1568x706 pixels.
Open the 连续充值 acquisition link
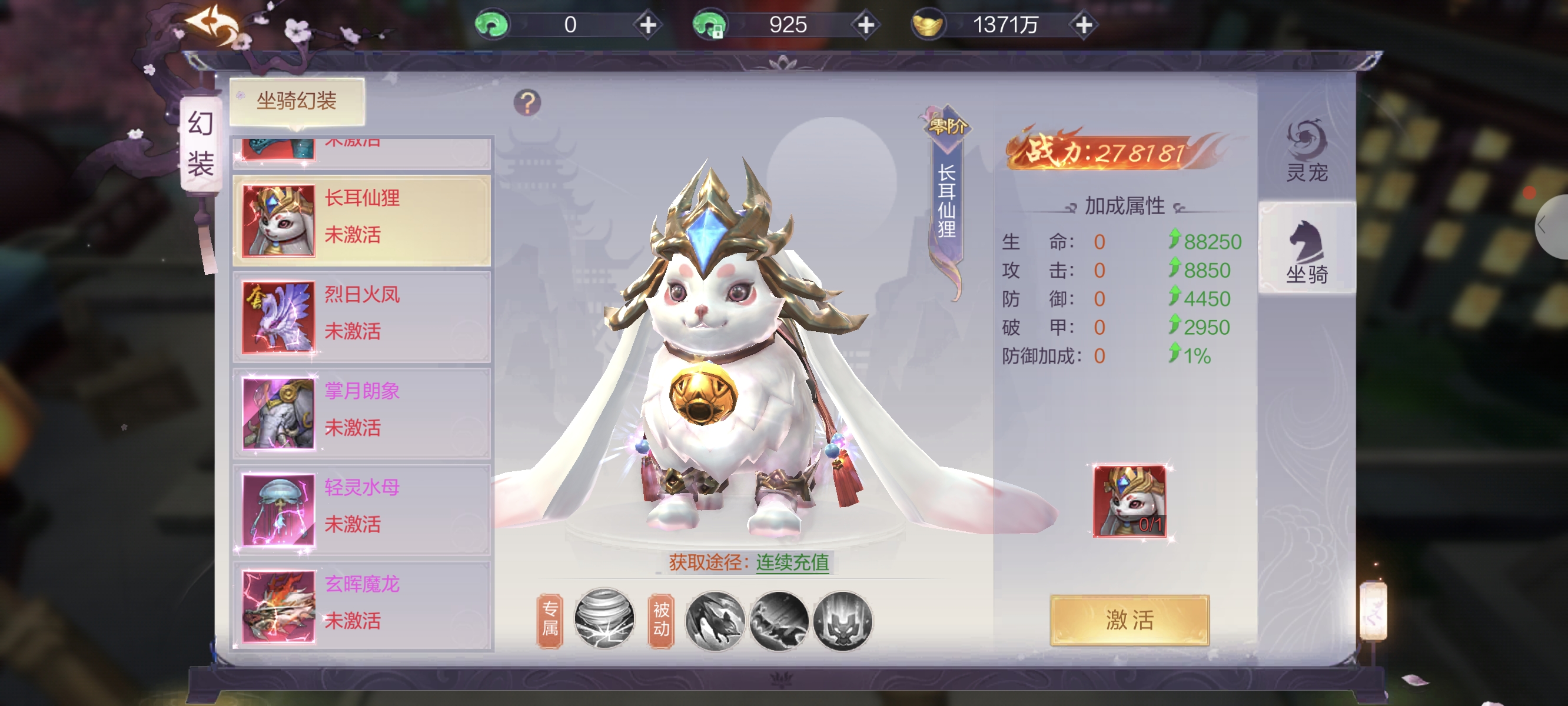[792, 562]
